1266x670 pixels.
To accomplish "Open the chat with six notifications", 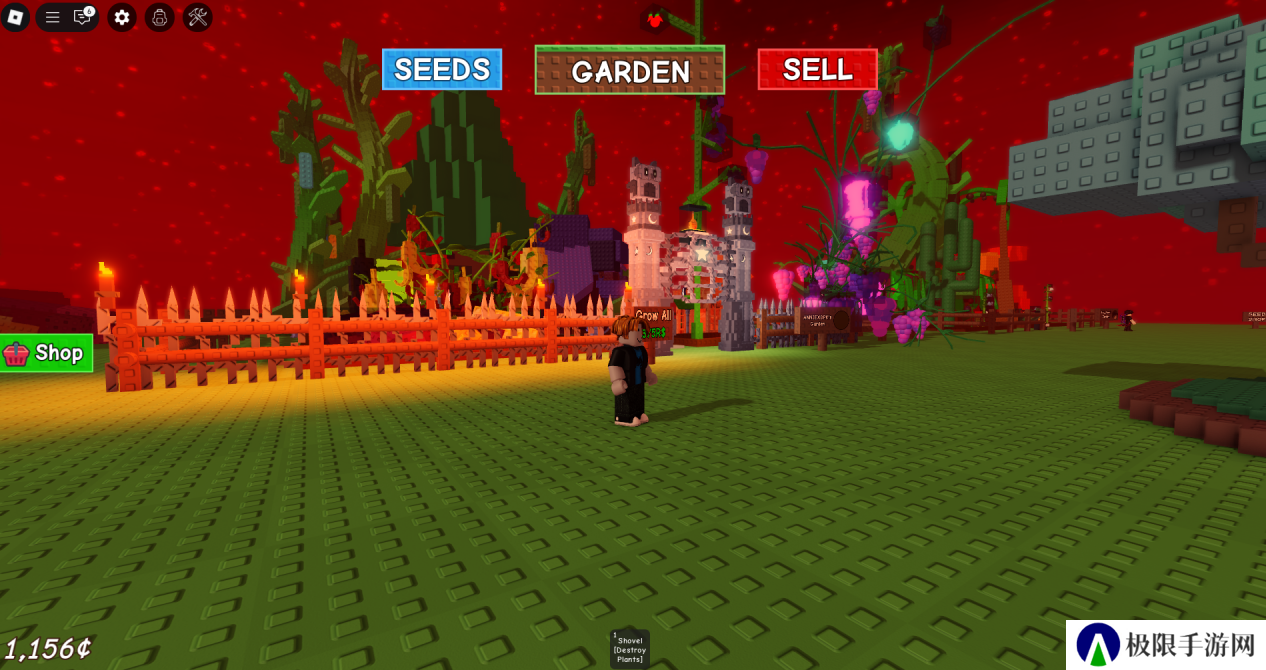I will (83, 17).
